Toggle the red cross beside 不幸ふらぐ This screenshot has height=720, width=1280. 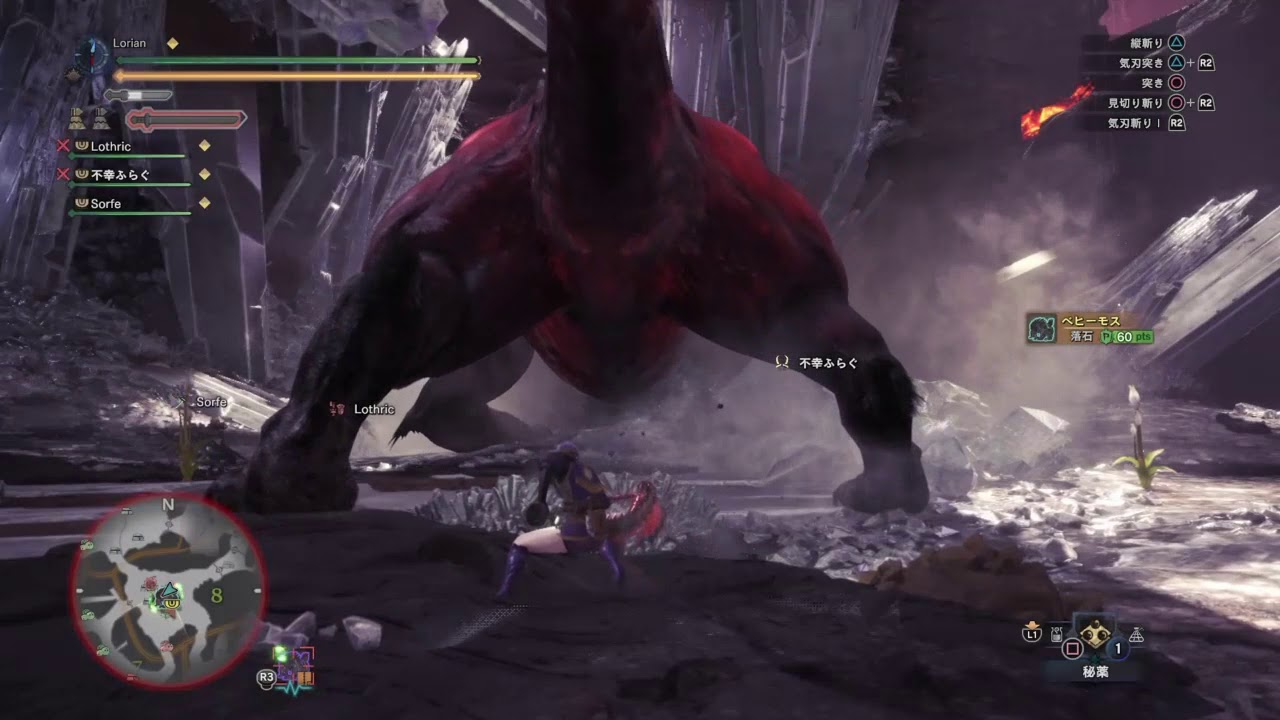[x=64, y=175]
